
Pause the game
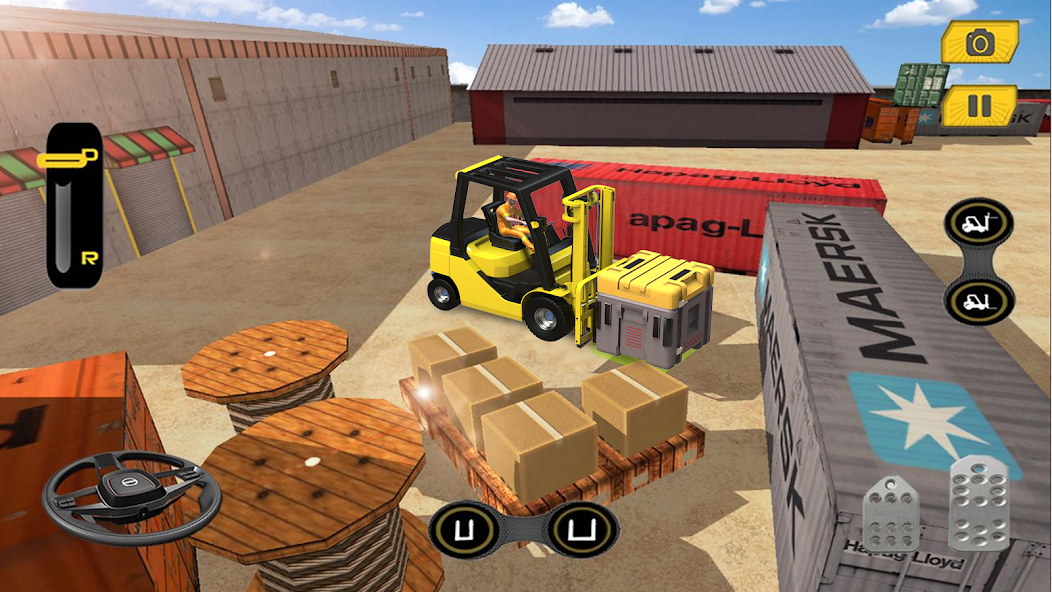979,105
